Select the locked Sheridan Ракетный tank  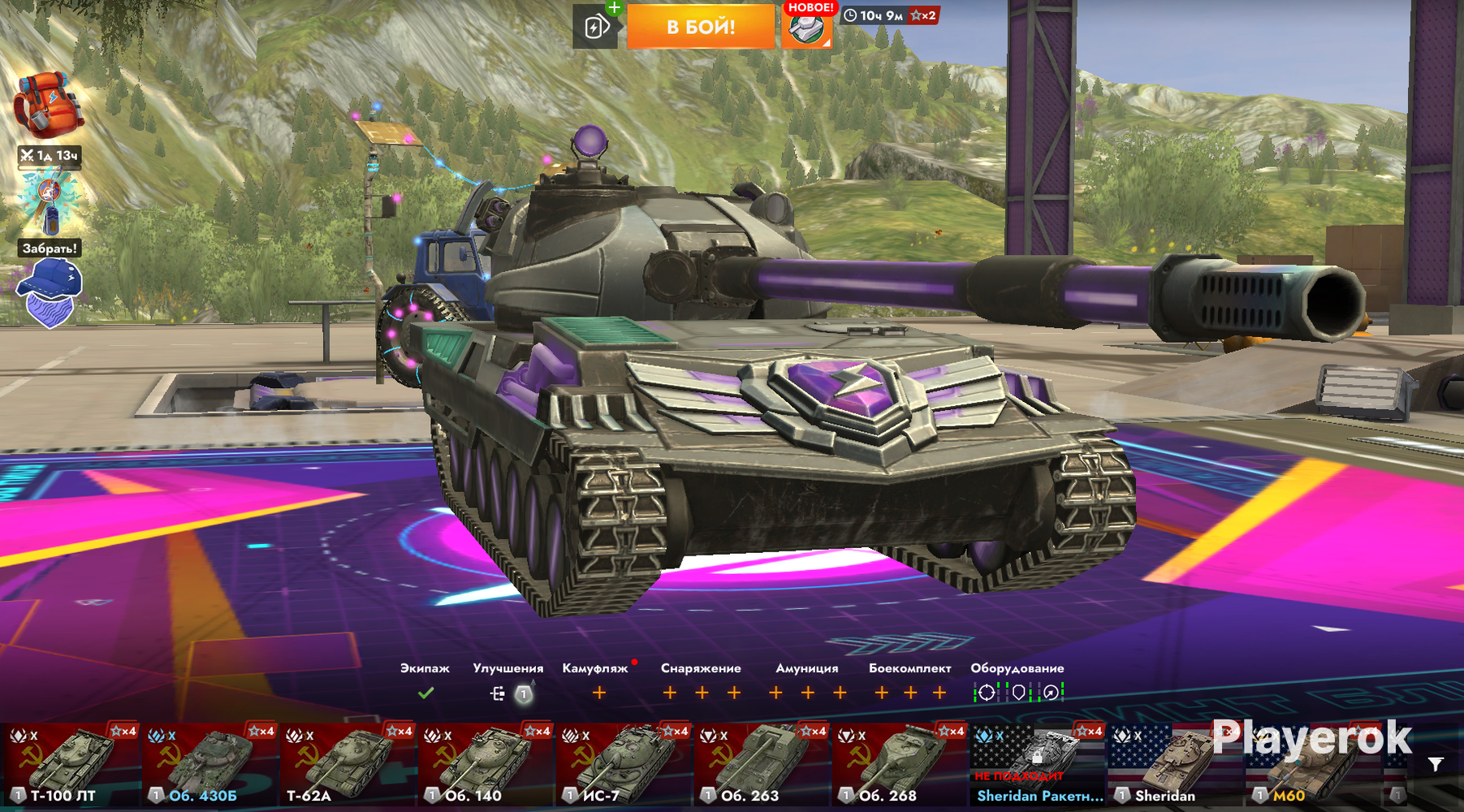tap(1038, 764)
